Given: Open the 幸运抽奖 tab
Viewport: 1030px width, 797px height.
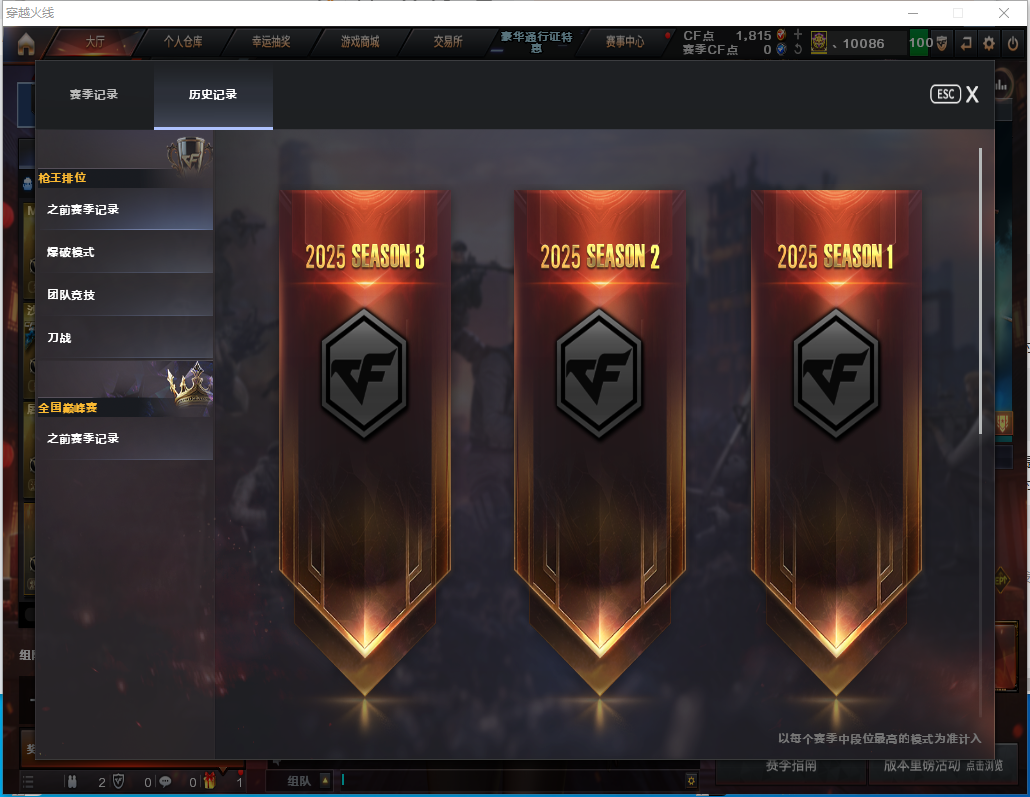Looking at the screenshot, I should (x=272, y=42).
